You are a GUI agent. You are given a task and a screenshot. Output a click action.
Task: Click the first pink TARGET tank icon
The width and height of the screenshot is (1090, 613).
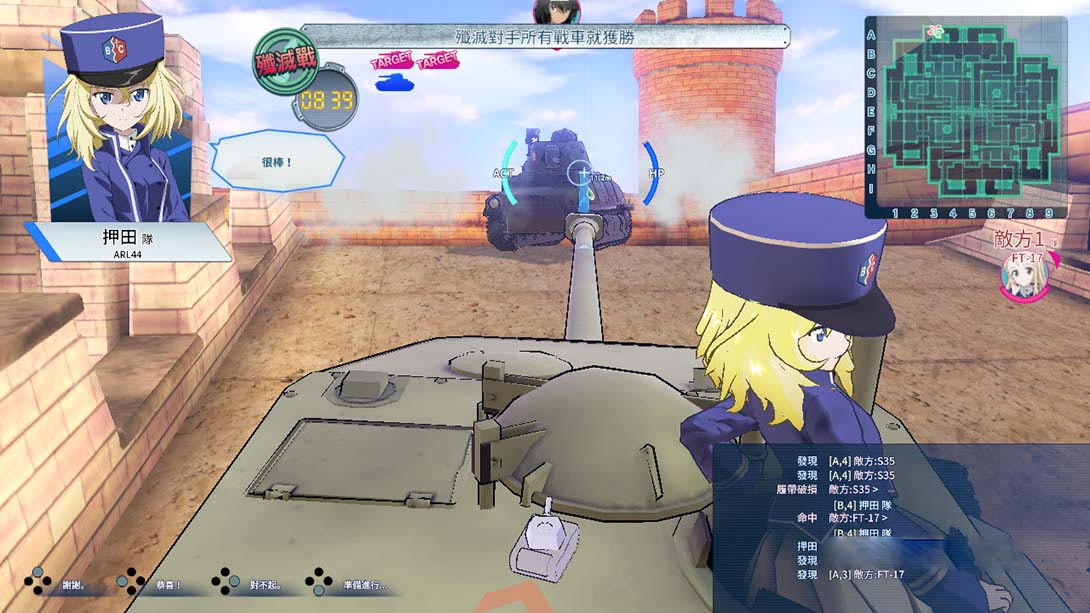point(391,63)
